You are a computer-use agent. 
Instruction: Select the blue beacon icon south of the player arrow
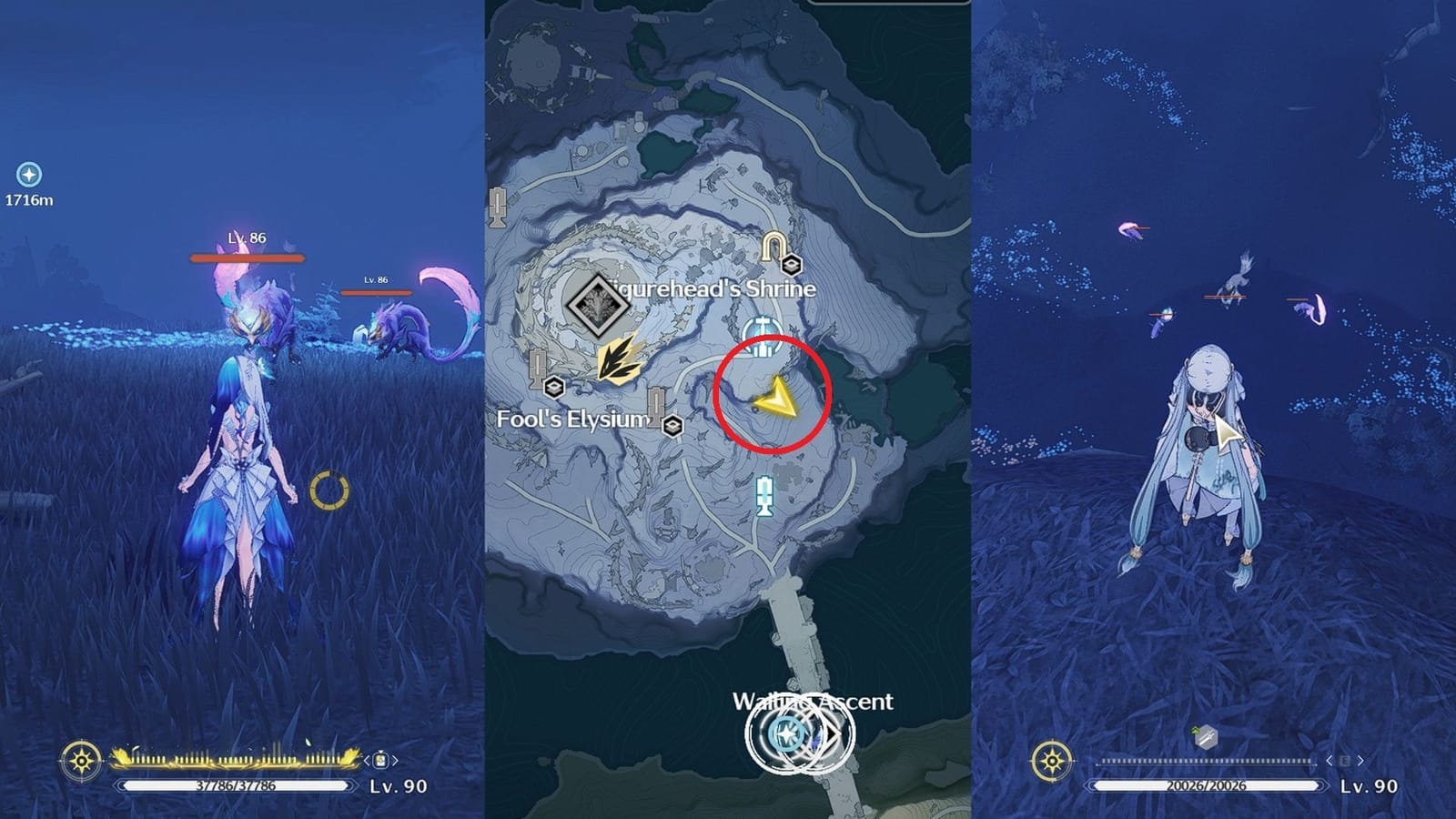tap(764, 495)
